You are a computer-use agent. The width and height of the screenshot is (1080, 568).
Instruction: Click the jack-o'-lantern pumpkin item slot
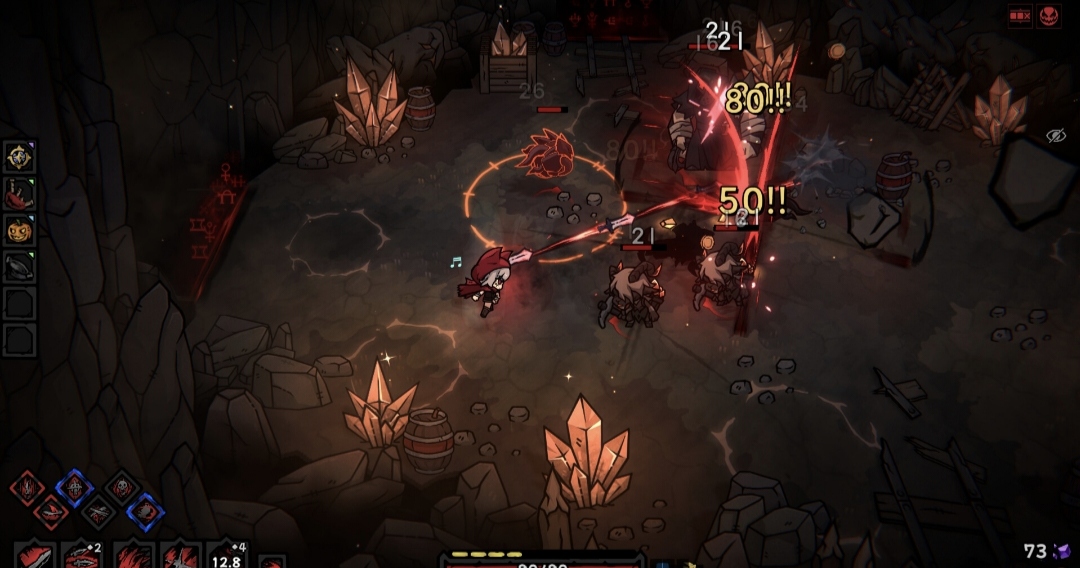coord(19,229)
